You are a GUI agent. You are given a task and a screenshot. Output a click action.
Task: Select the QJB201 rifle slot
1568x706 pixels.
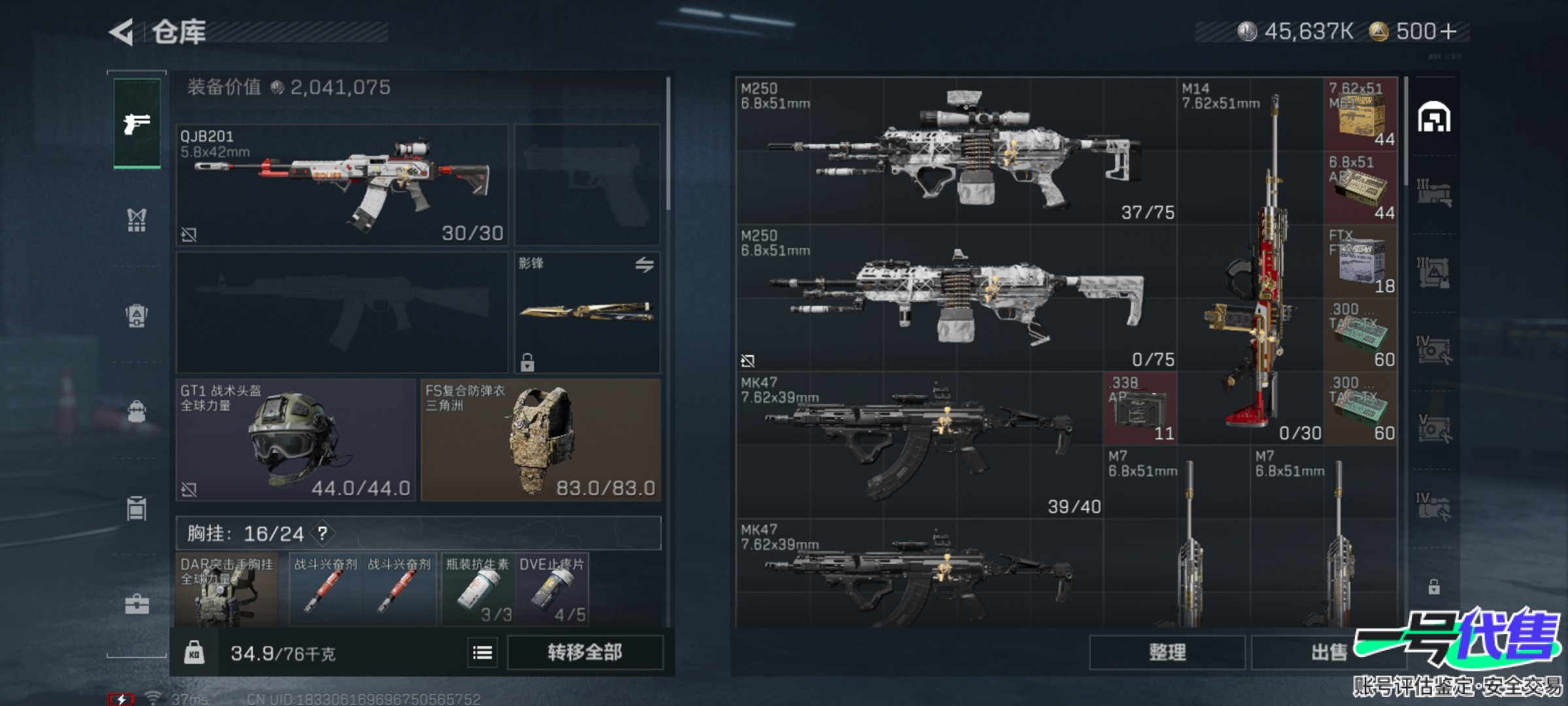(x=342, y=185)
